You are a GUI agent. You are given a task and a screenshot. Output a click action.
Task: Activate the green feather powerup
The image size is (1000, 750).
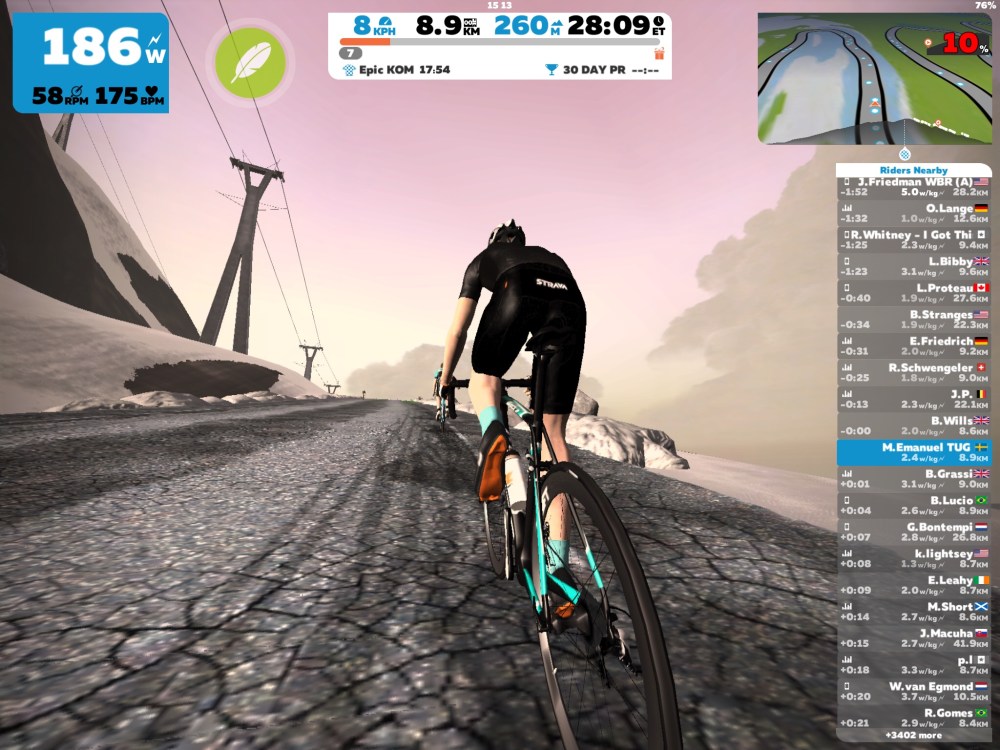coord(249,63)
